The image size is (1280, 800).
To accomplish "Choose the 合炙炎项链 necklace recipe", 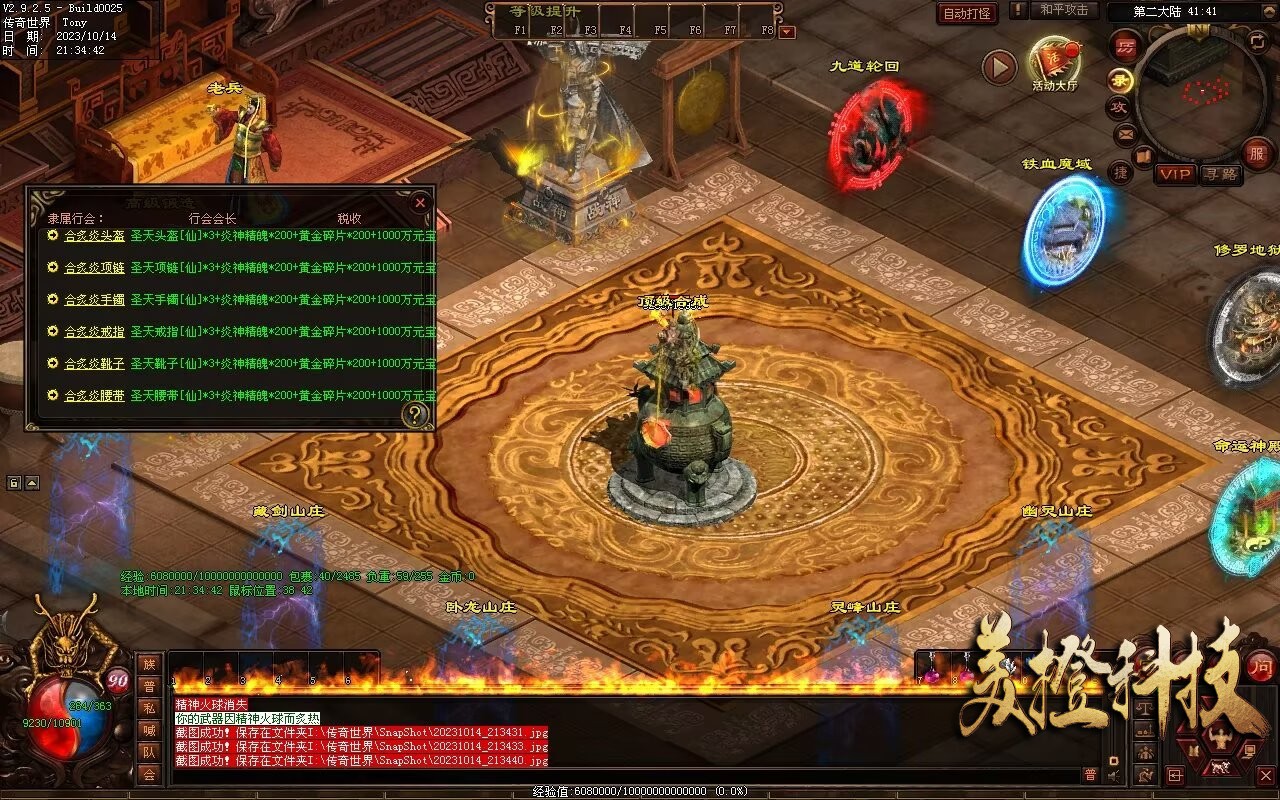I will 94,268.
